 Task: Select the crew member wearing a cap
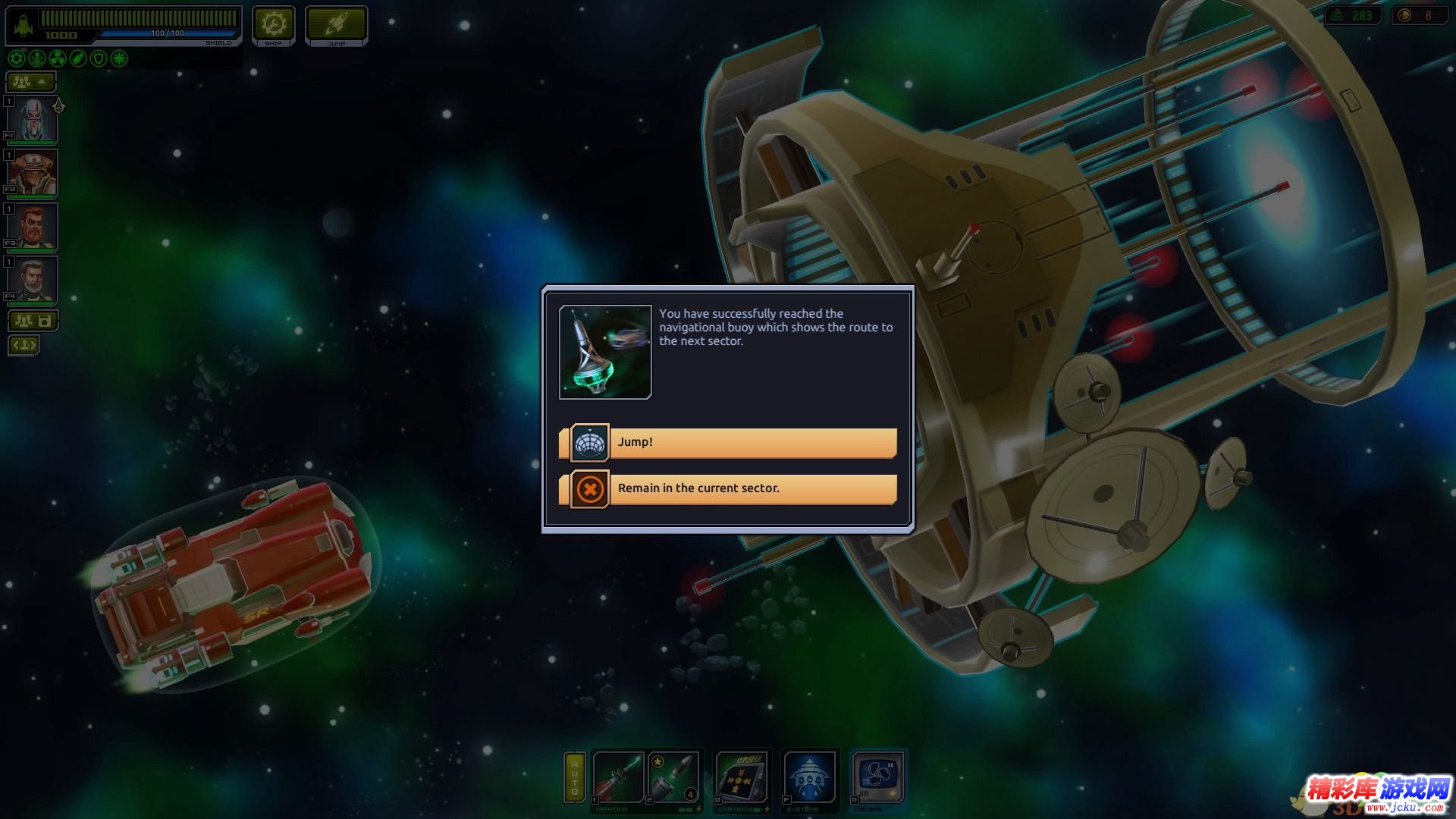pos(33,174)
